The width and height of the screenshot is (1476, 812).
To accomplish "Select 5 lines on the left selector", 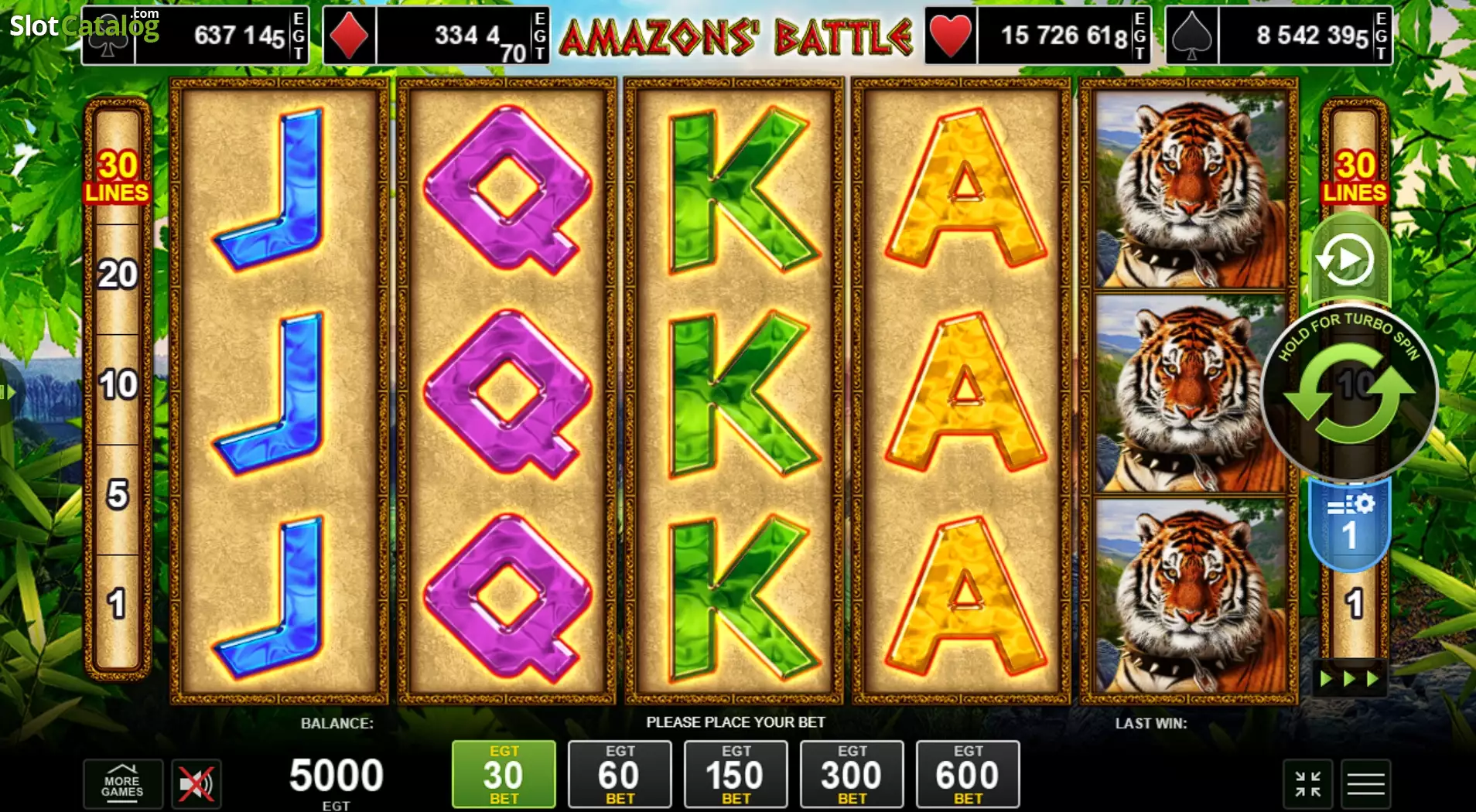I will (x=118, y=495).
